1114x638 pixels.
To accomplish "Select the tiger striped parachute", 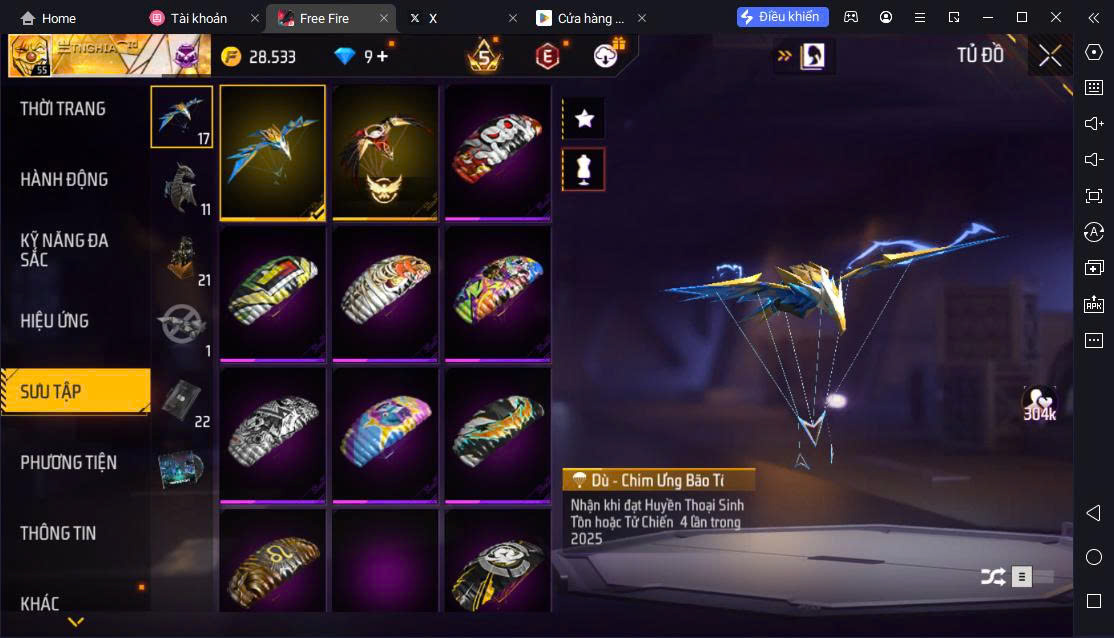I will (x=385, y=293).
